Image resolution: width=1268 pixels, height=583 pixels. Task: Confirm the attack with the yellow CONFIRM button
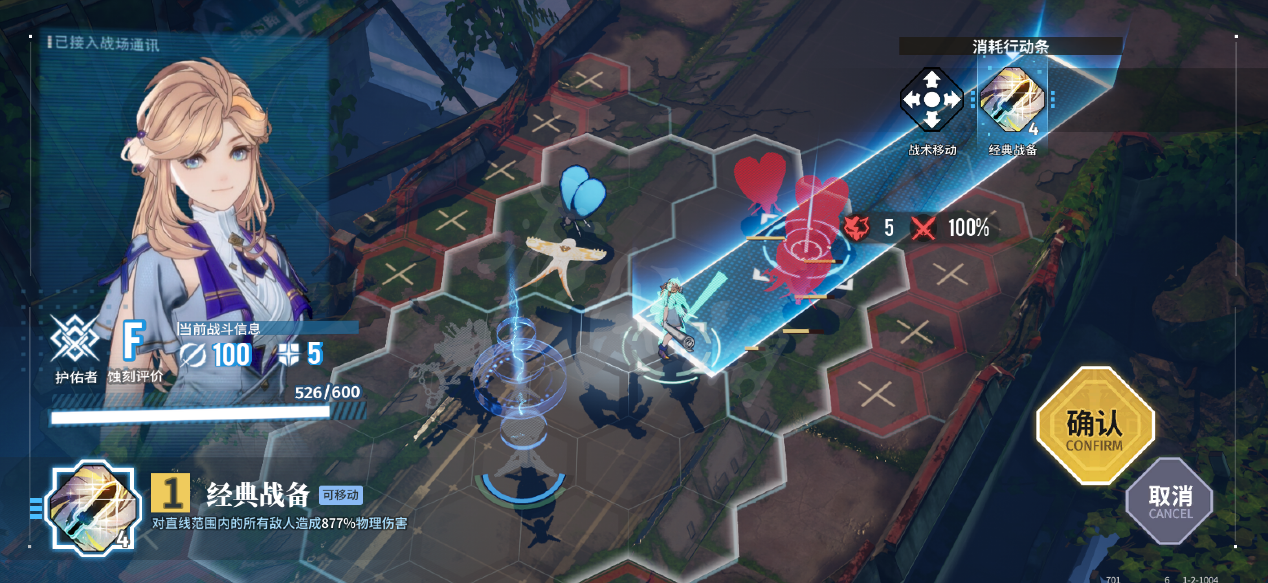[1094, 426]
